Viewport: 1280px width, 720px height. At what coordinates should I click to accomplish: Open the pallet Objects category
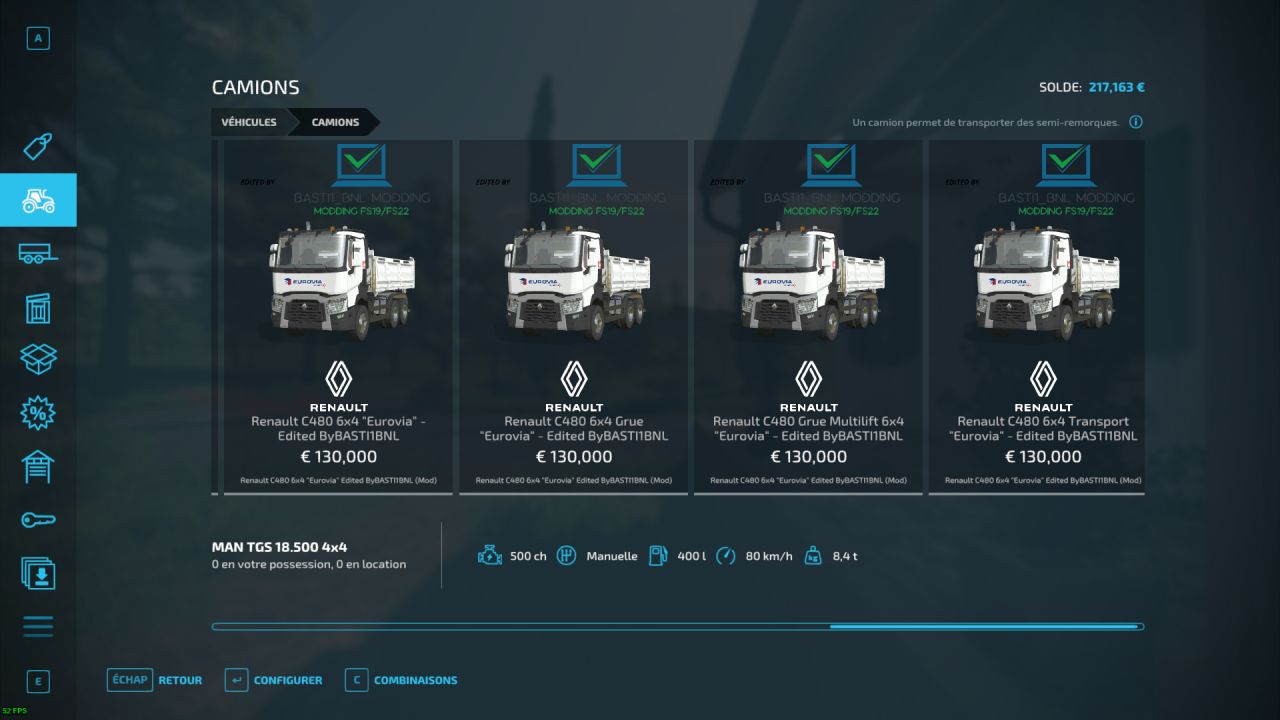[x=38, y=307]
